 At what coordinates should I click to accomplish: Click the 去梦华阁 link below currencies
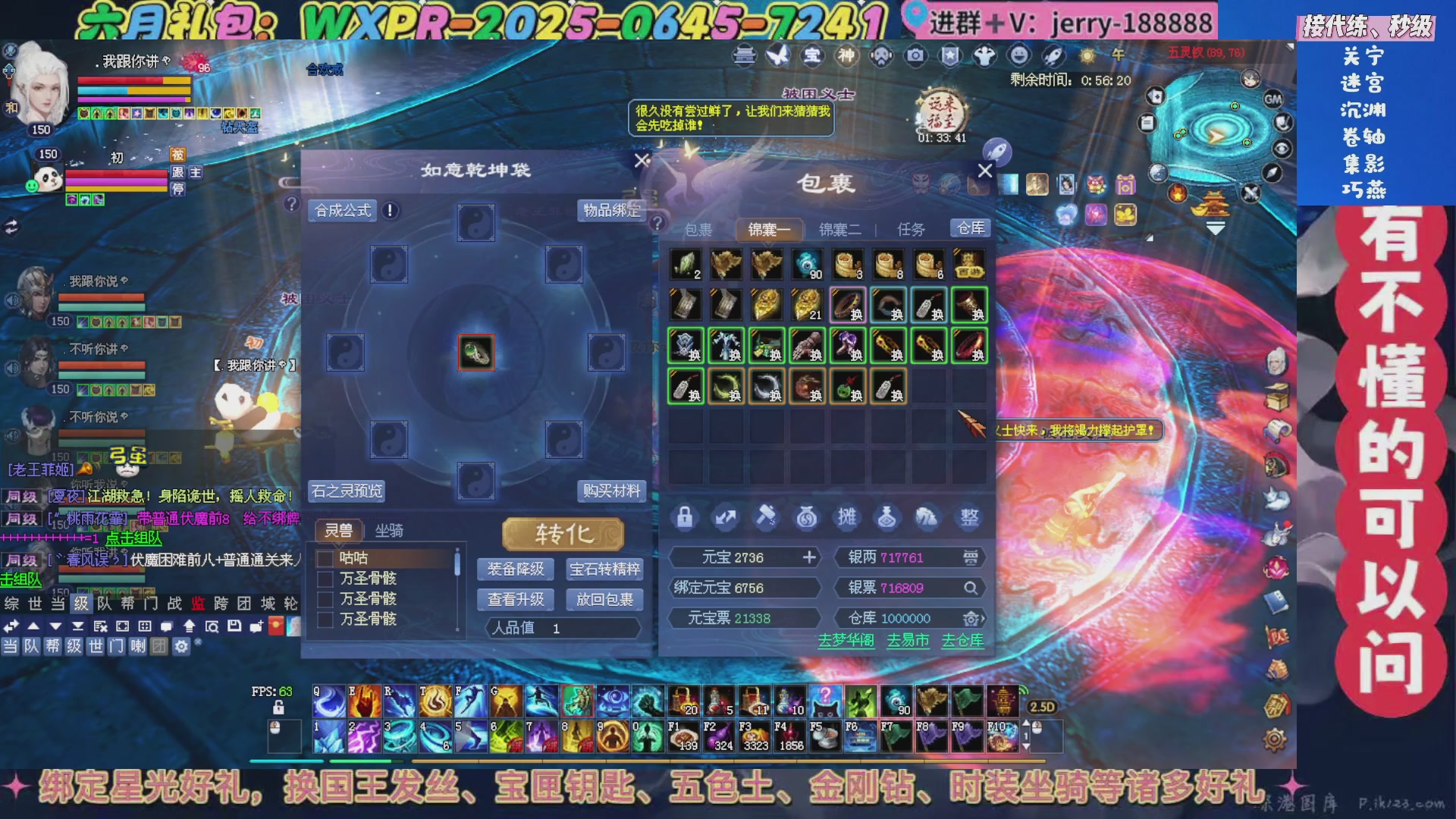[x=847, y=641]
